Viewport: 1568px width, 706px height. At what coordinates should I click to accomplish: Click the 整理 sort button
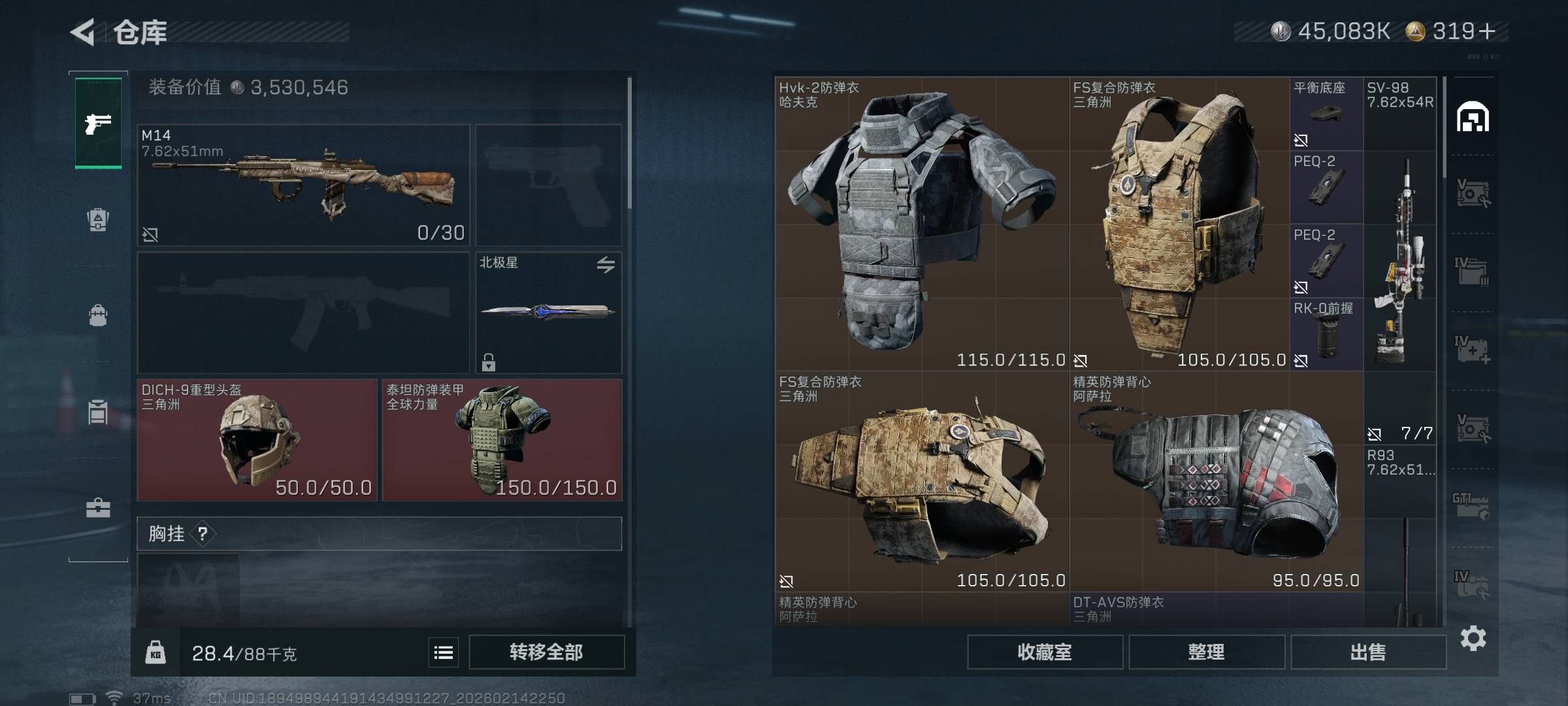coord(1206,652)
